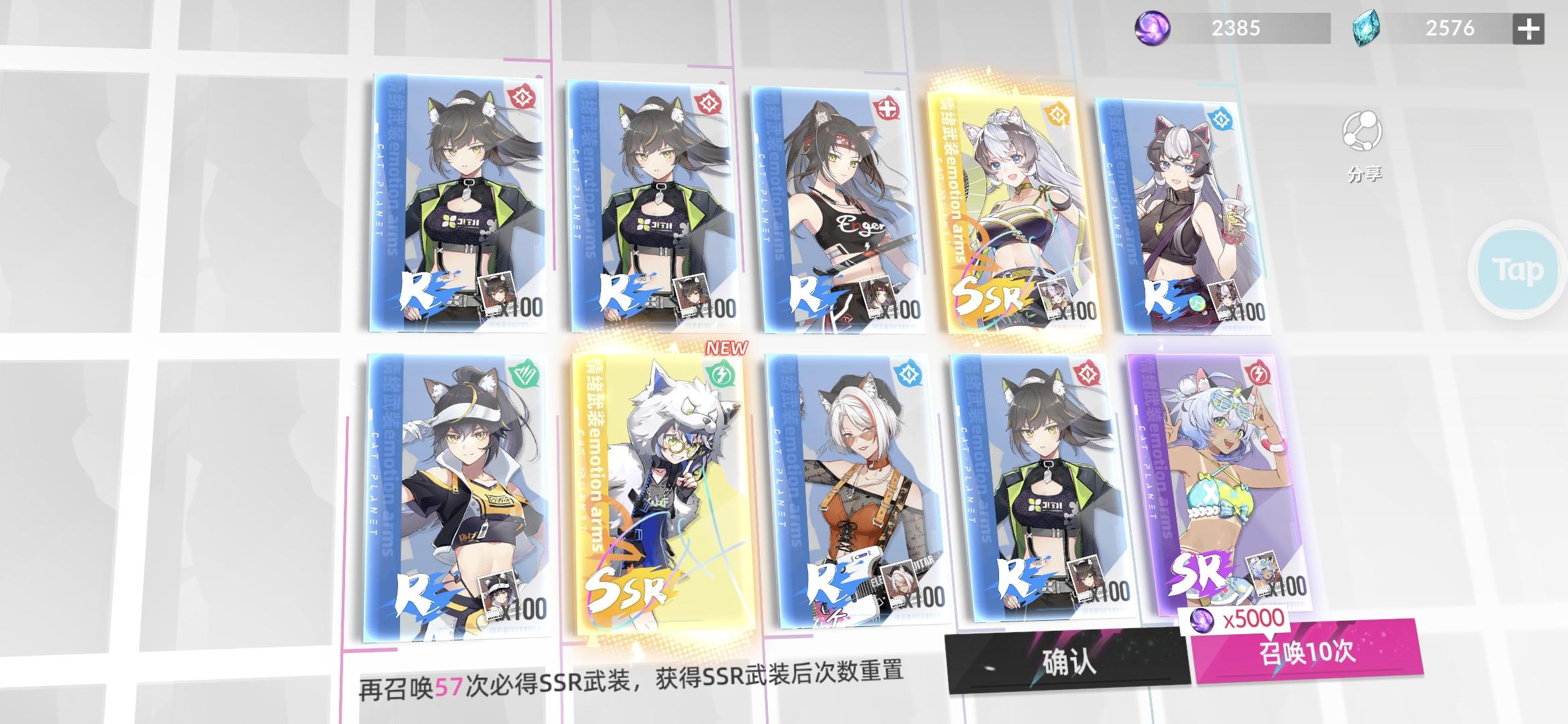The image size is (1568, 724).
Task: Click the red sword element icon on first R card
Action: click(523, 95)
